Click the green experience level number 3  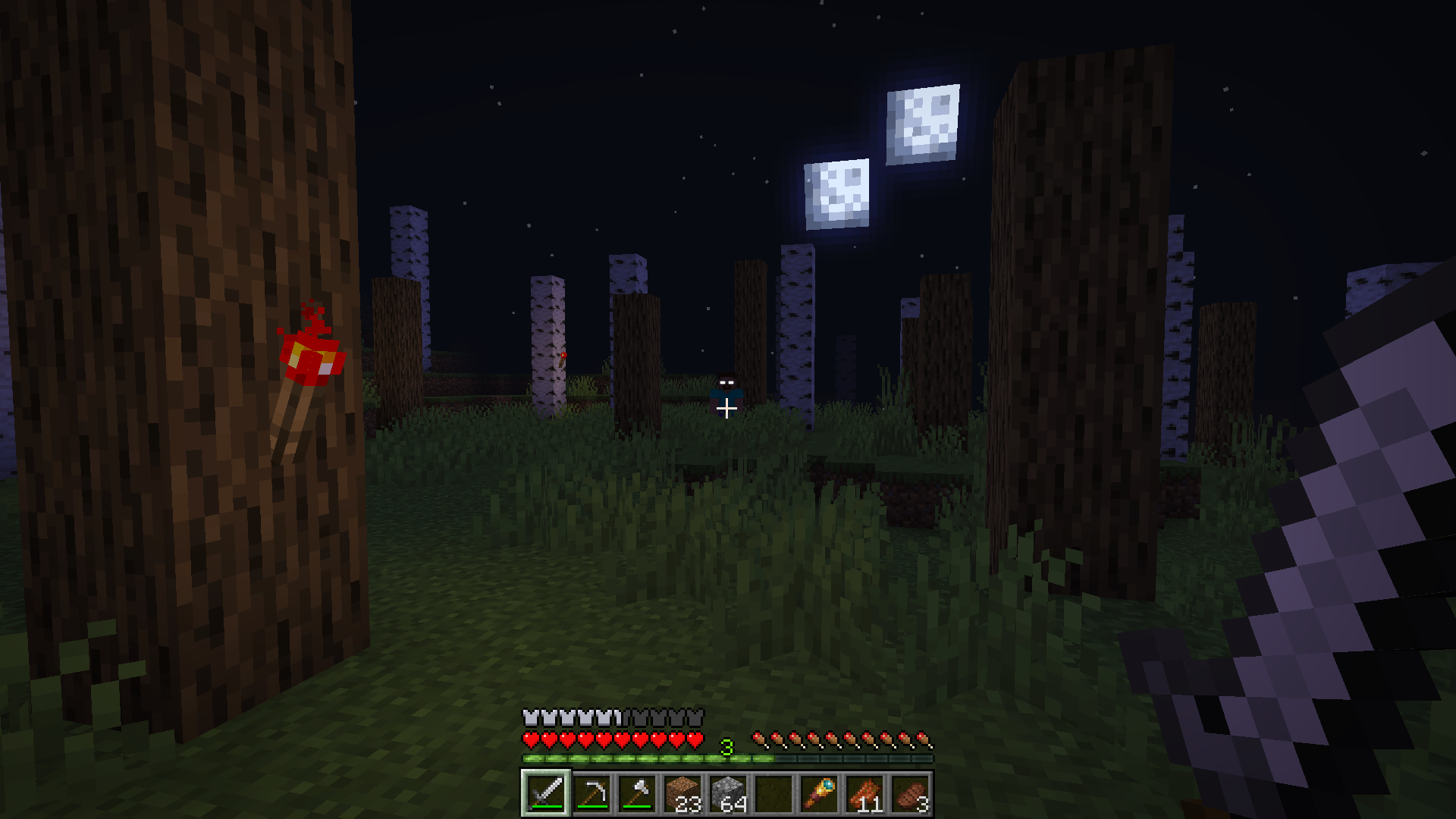(x=726, y=746)
